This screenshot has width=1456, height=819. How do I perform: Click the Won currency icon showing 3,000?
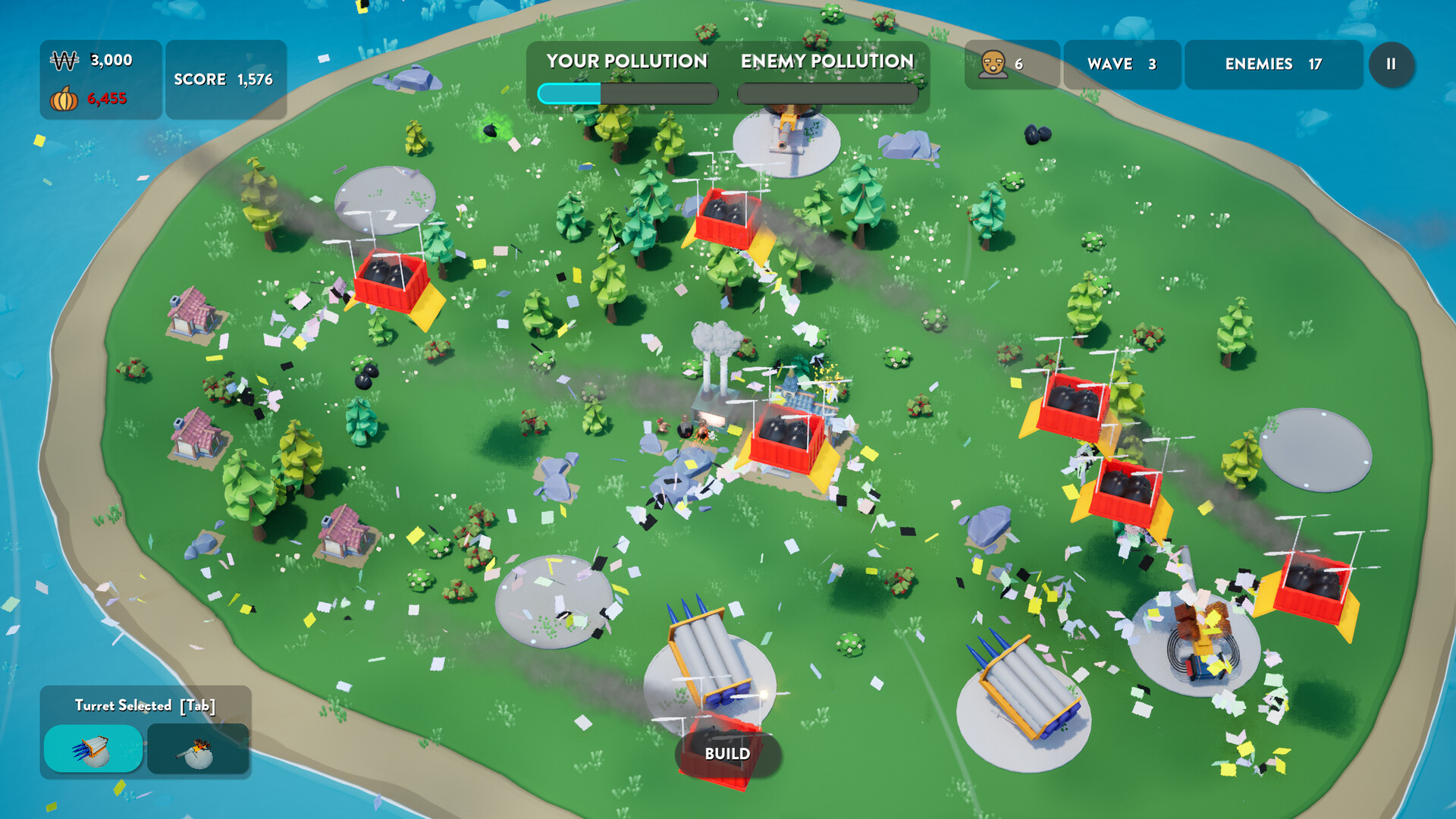point(64,58)
